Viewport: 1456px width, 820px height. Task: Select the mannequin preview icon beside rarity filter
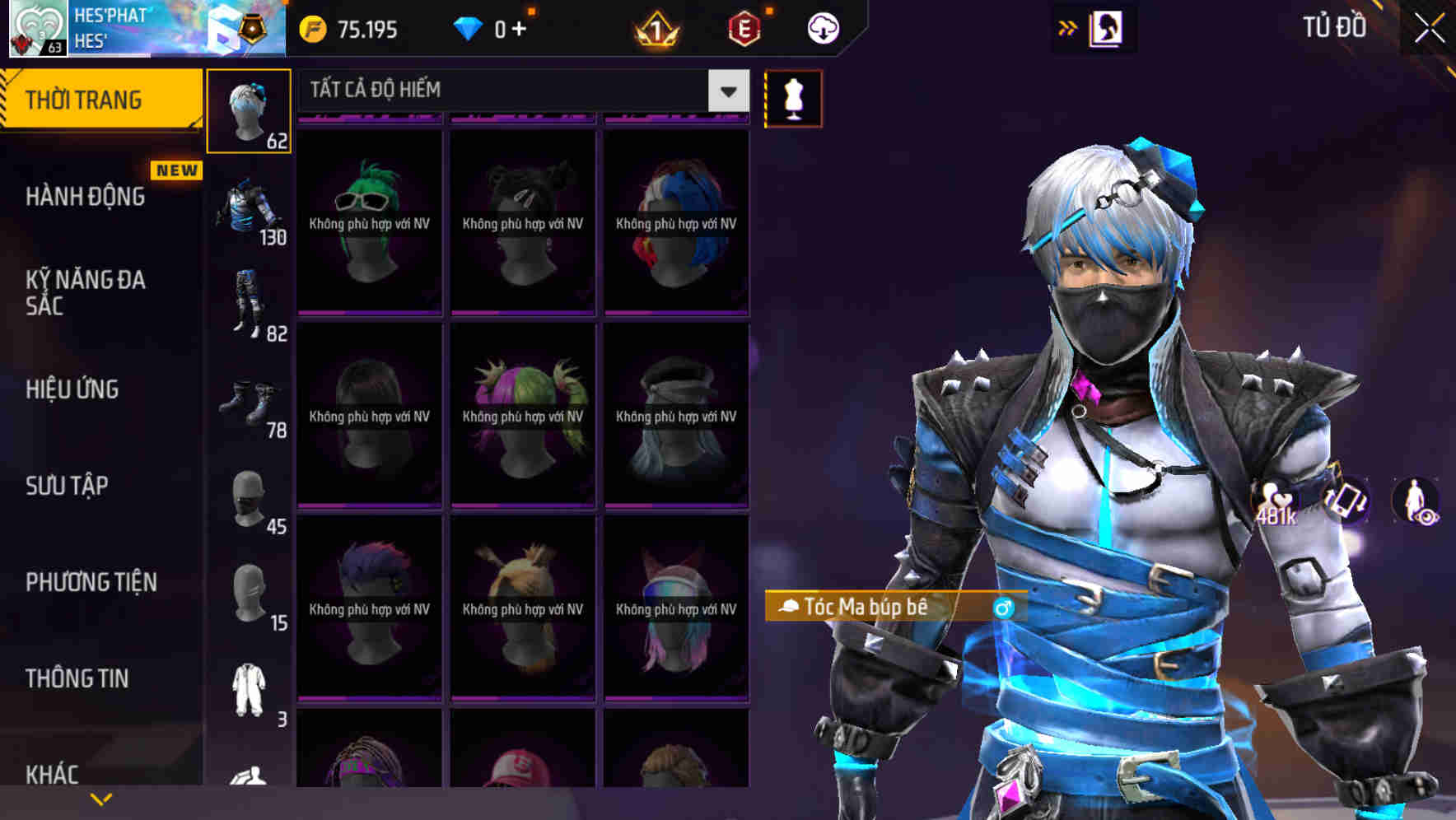[x=792, y=97]
